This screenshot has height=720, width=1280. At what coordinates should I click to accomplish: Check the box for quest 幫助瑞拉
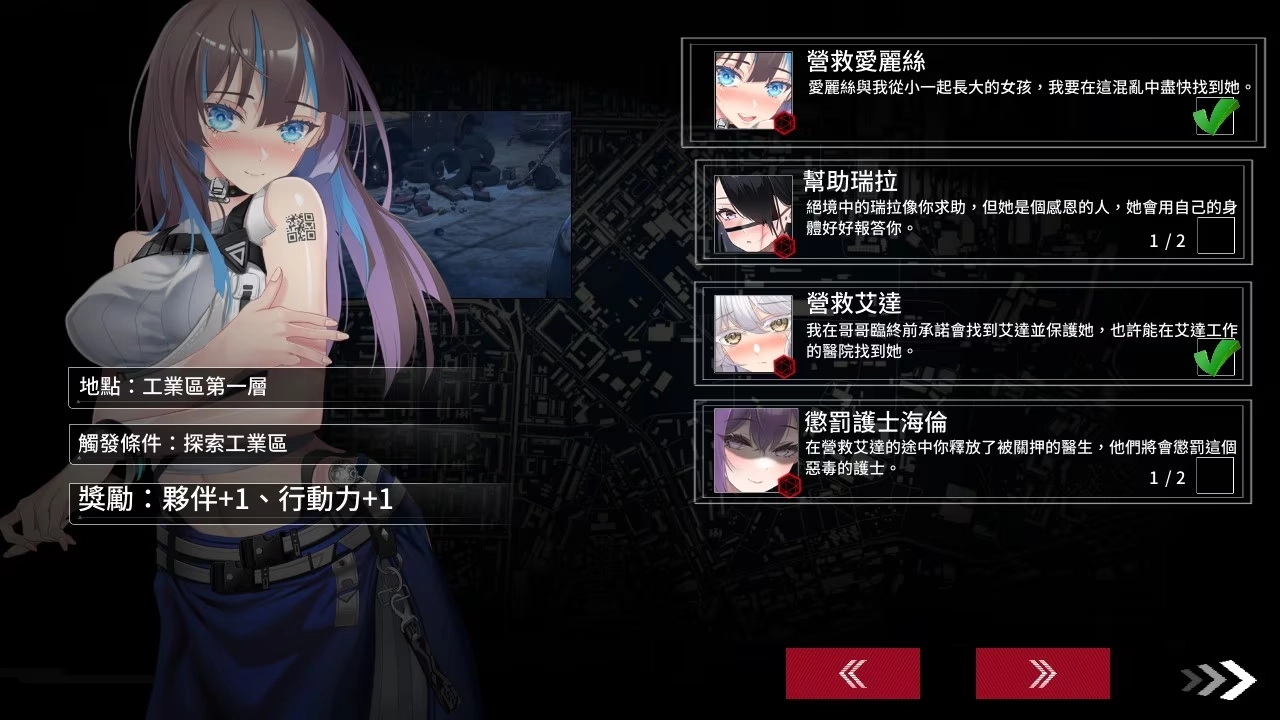[x=1214, y=236]
